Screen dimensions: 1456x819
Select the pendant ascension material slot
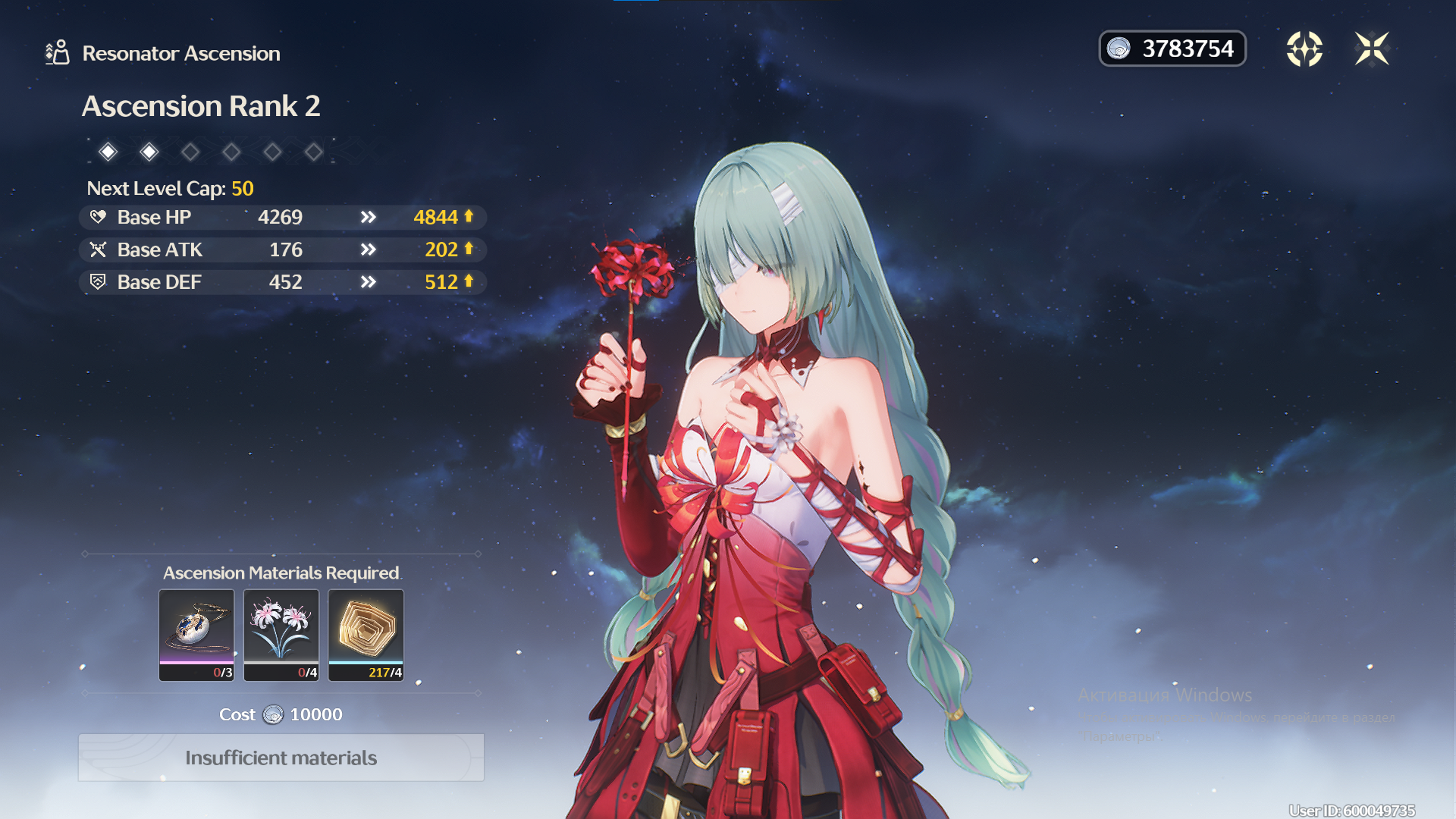click(196, 635)
